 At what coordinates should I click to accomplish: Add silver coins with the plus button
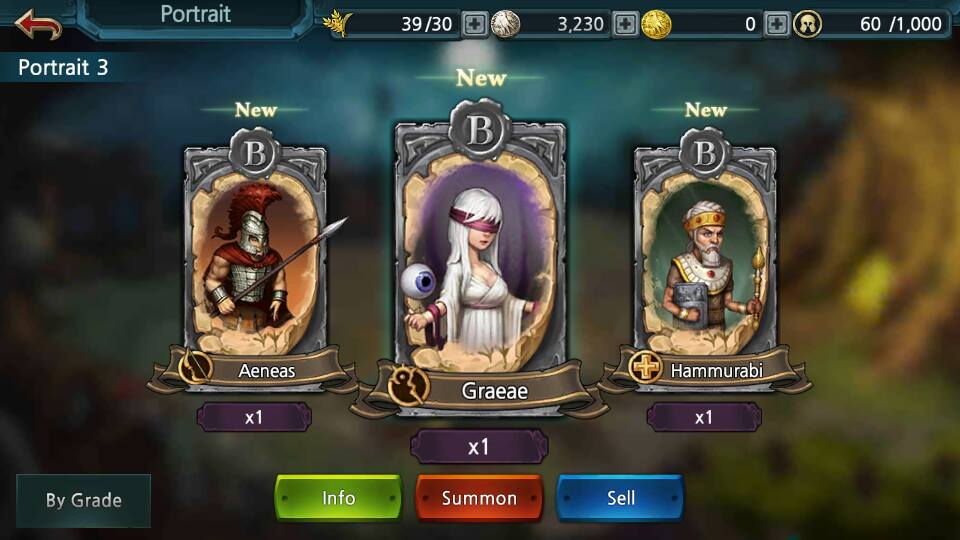(625, 24)
